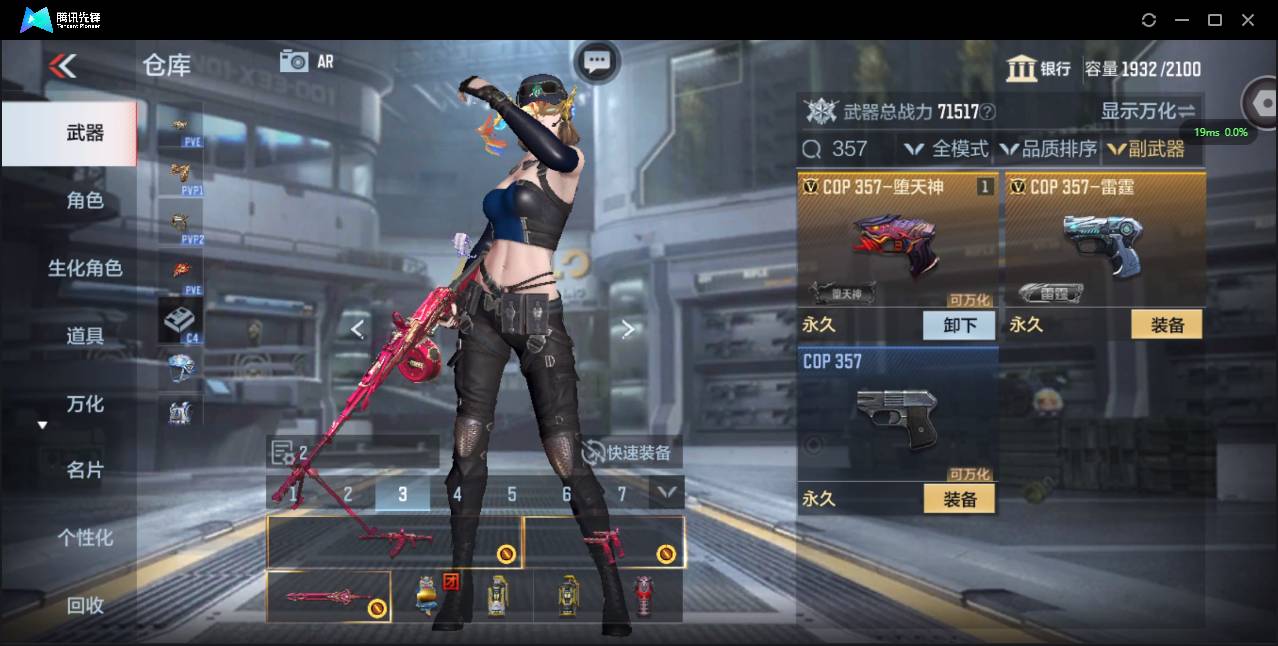This screenshot has height=646, width=1278.
Task: Select the 回收 tab
Action: [84, 604]
